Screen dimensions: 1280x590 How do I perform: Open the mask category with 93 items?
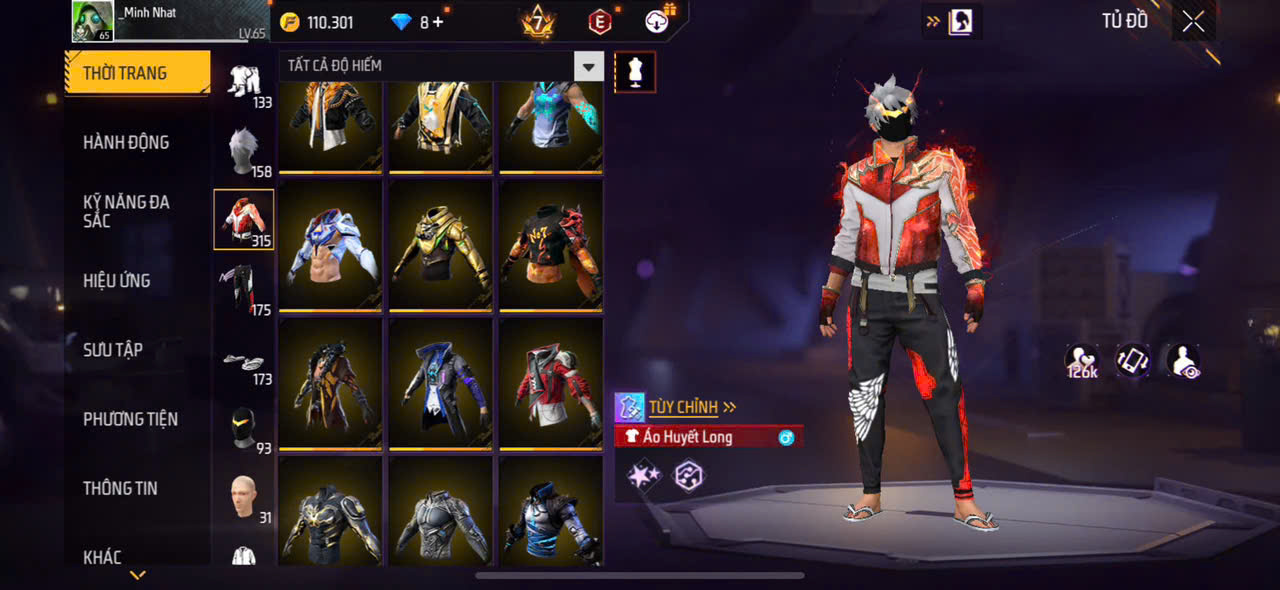[x=243, y=428]
